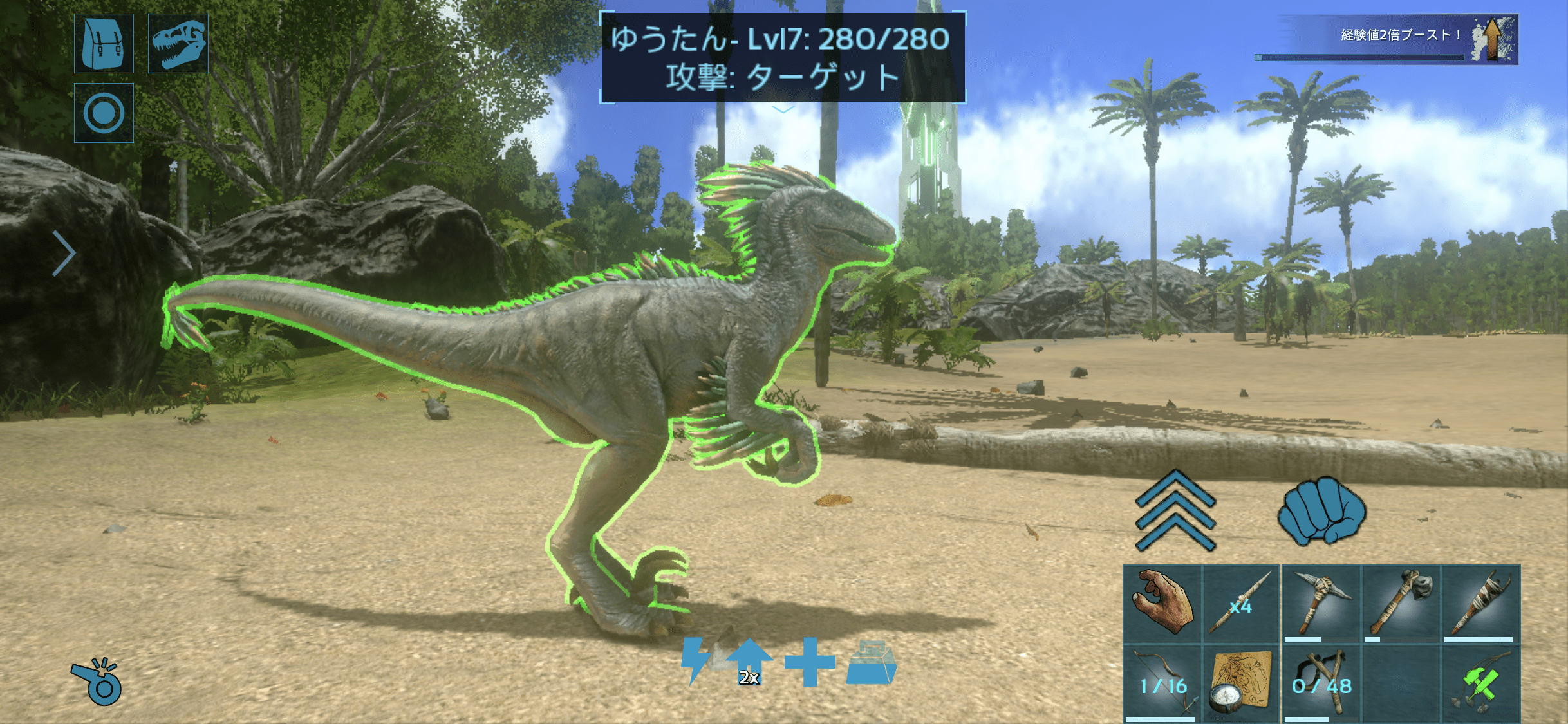Equip the stone hatchet slot
The width and height of the screenshot is (1568, 724).
(x=1401, y=604)
